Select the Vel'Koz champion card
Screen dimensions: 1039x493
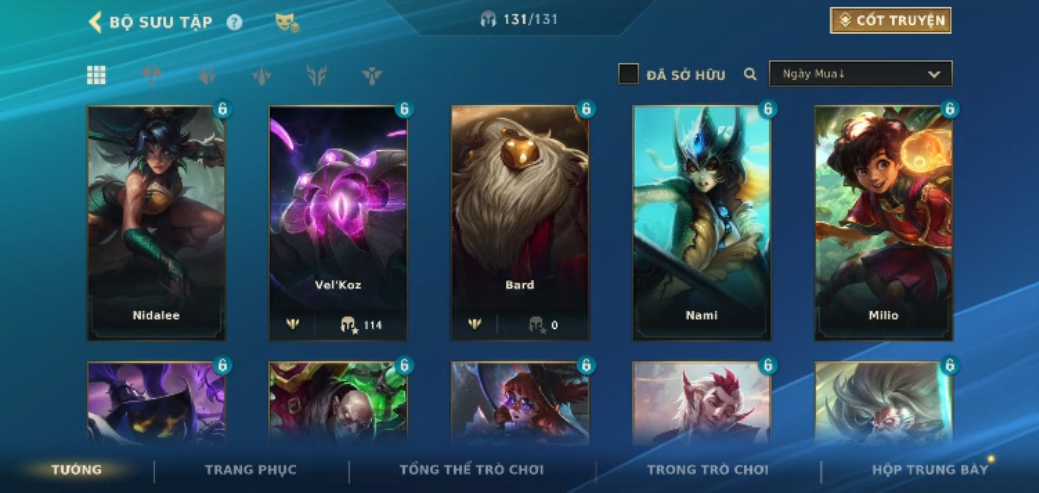tap(338, 222)
